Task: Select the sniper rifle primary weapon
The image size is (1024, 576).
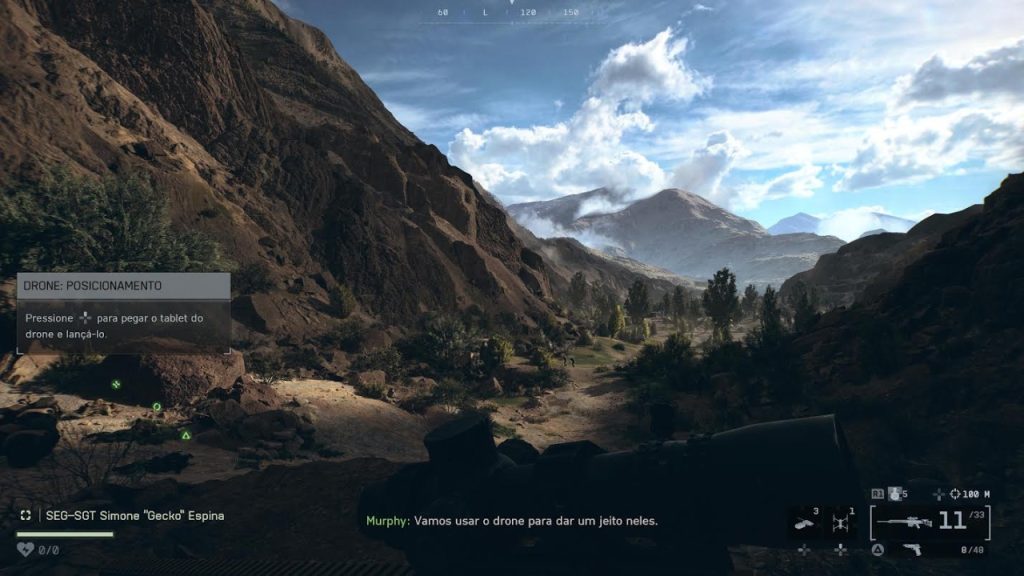Action: click(x=903, y=521)
